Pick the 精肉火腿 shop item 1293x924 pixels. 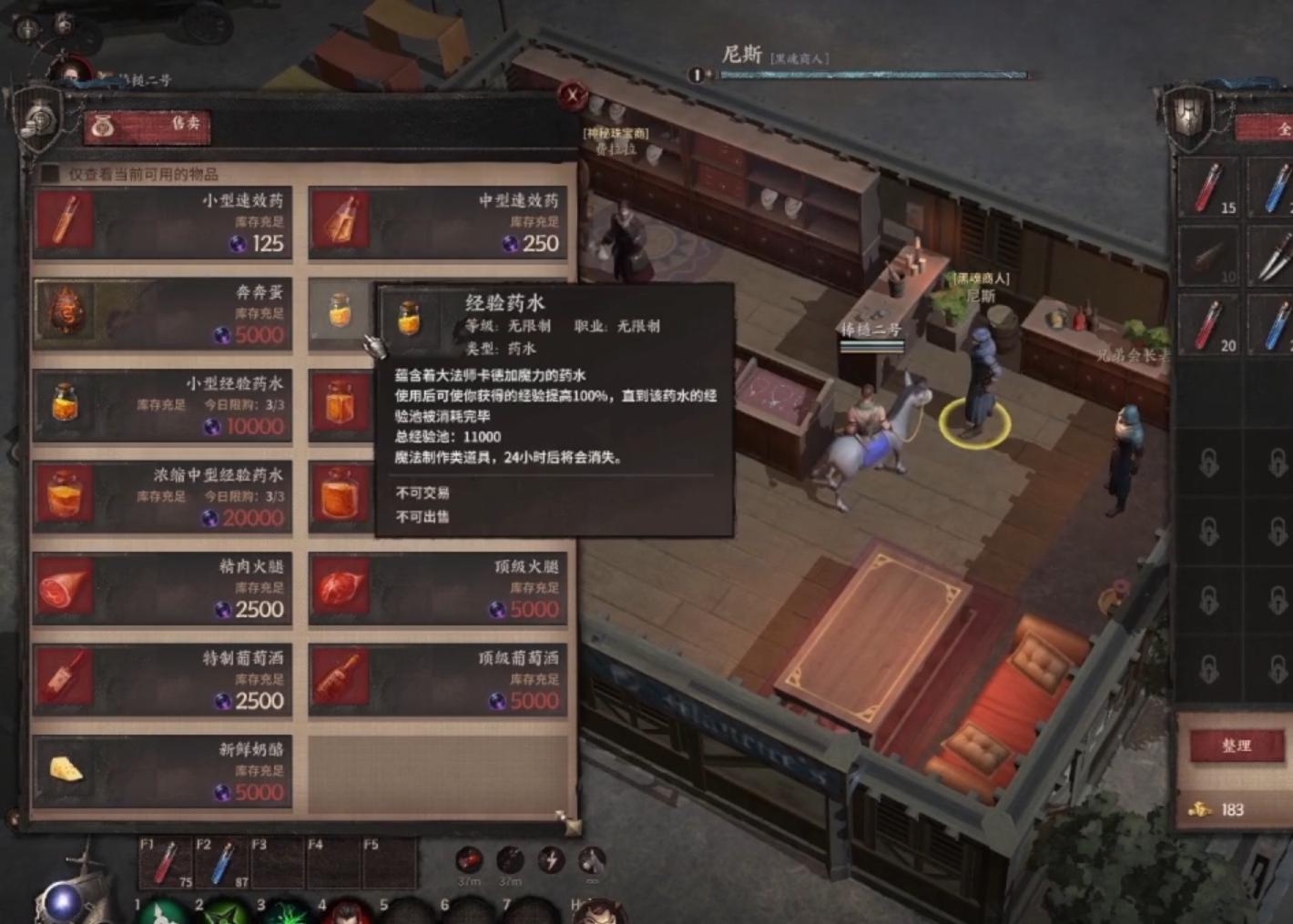pyautogui.click(x=162, y=589)
